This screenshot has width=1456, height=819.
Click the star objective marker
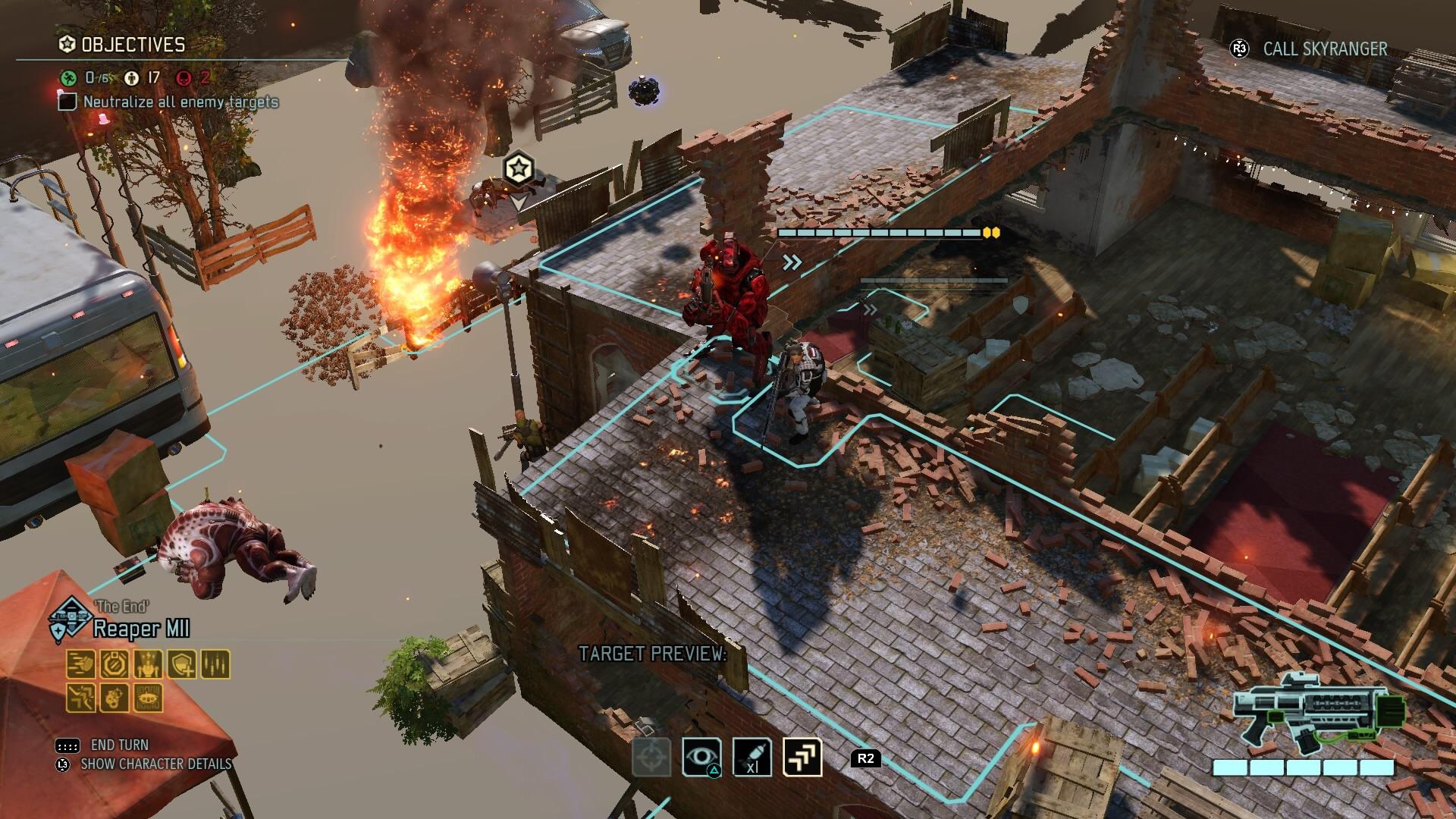point(518,168)
